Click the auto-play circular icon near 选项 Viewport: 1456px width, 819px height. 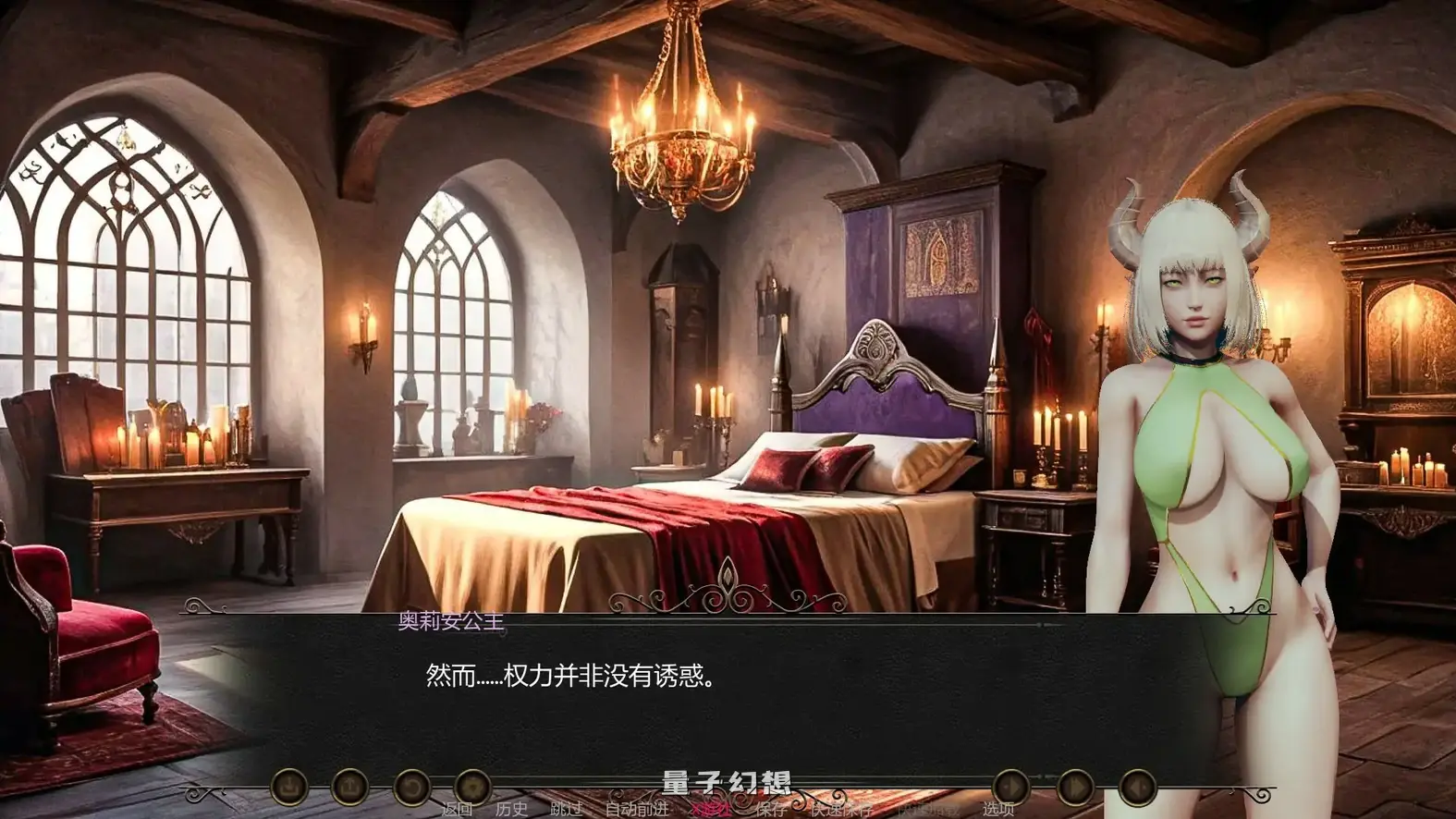(x=1010, y=787)
